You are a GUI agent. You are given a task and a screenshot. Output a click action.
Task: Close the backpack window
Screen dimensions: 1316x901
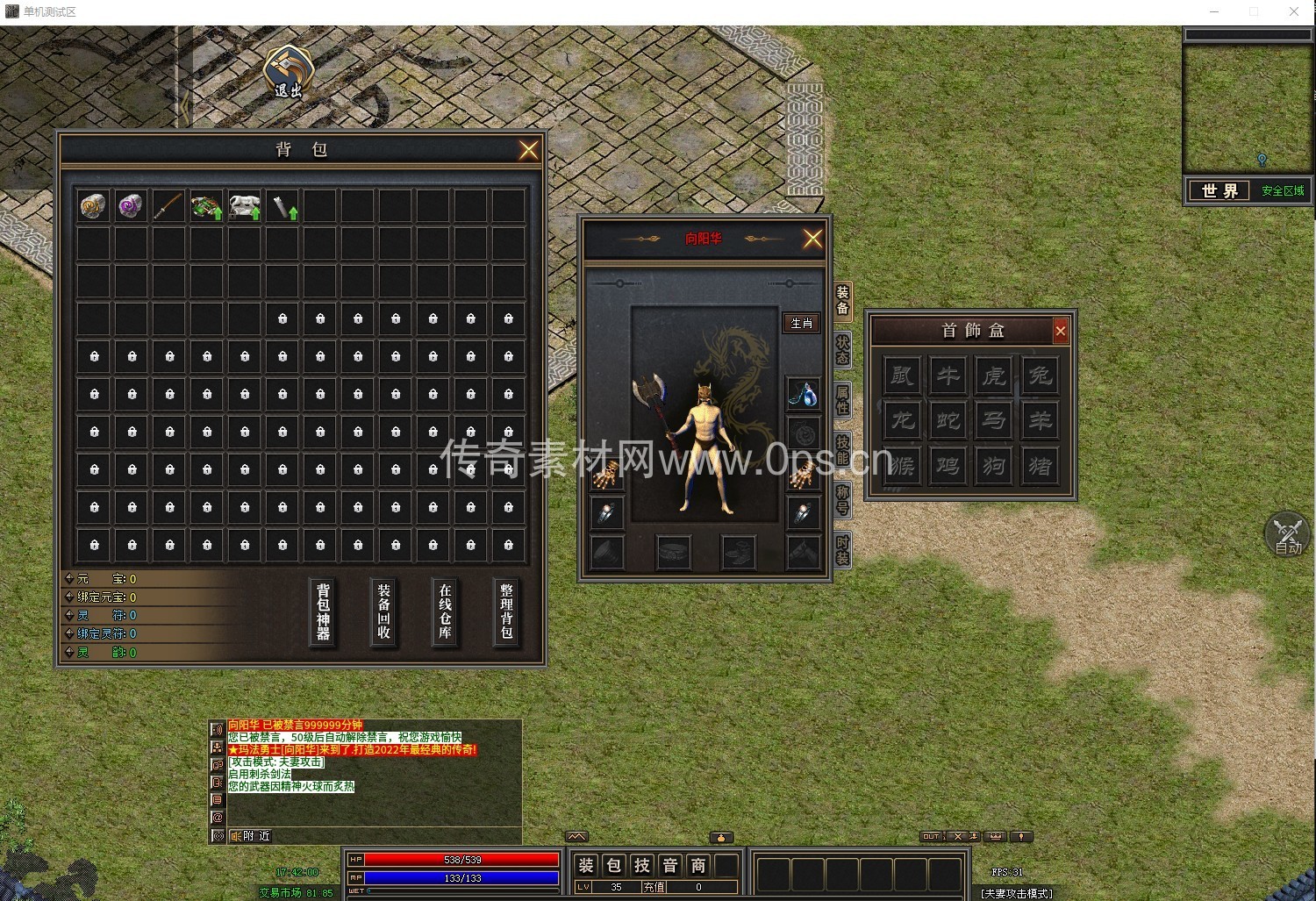coord(528,150)
